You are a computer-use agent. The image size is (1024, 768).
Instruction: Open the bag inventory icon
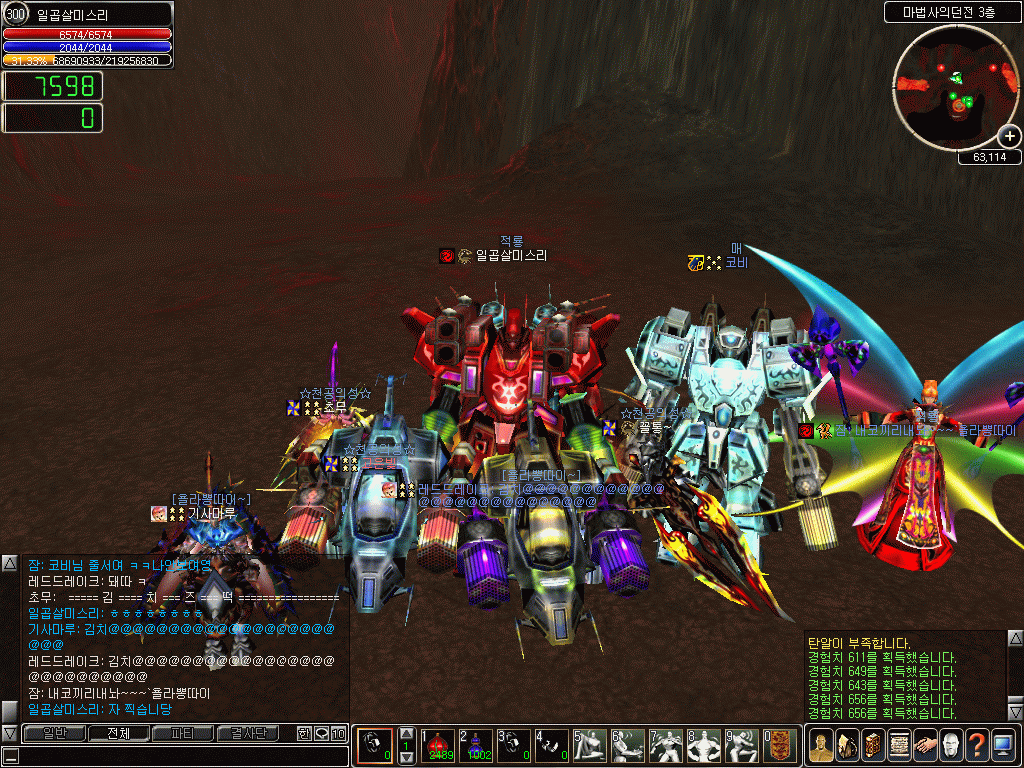[x=847, y=746]
